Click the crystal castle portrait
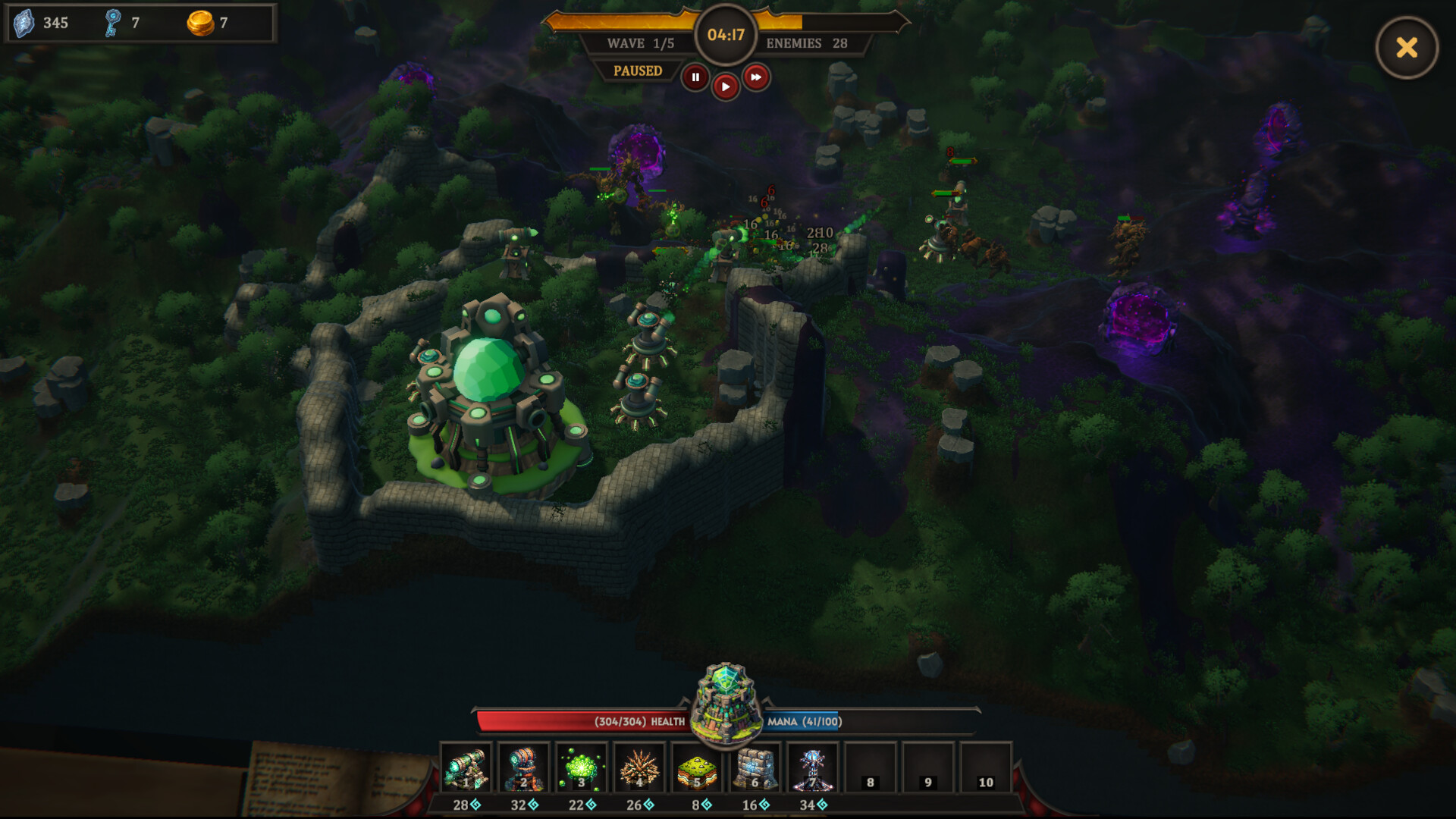Viewport: 1456px width, 819px height. (x=726, y=703)
